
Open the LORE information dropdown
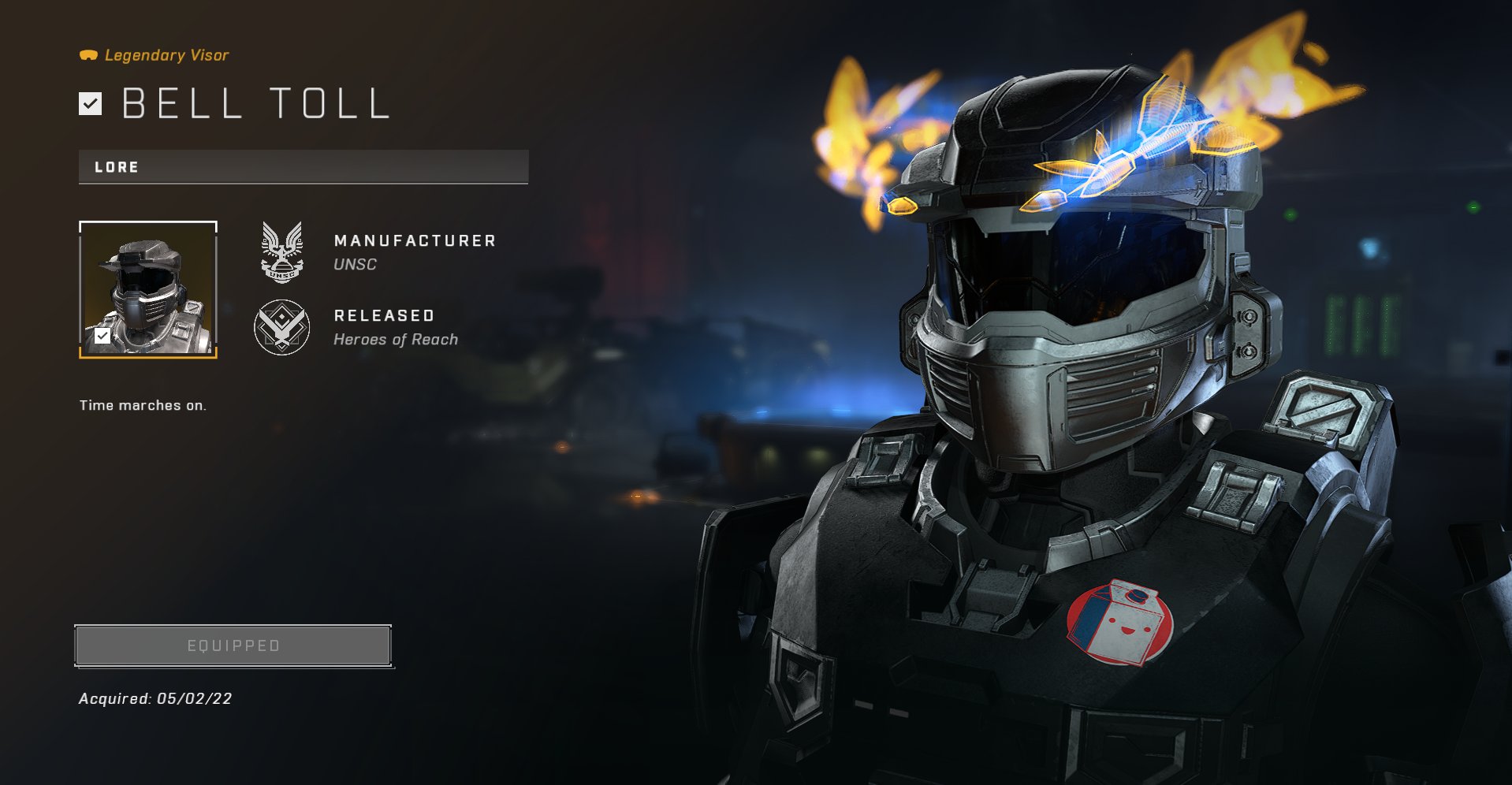[x=302, y=166]
